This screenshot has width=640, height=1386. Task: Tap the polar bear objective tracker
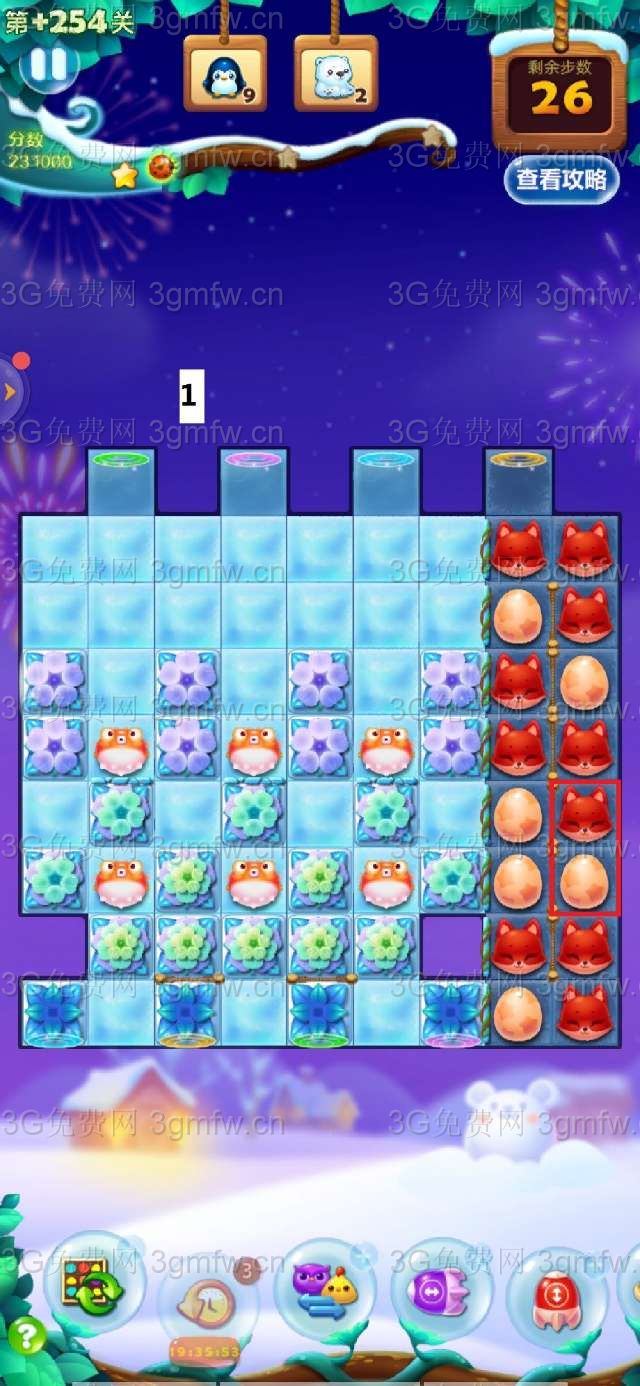click(x=335, y=77)
